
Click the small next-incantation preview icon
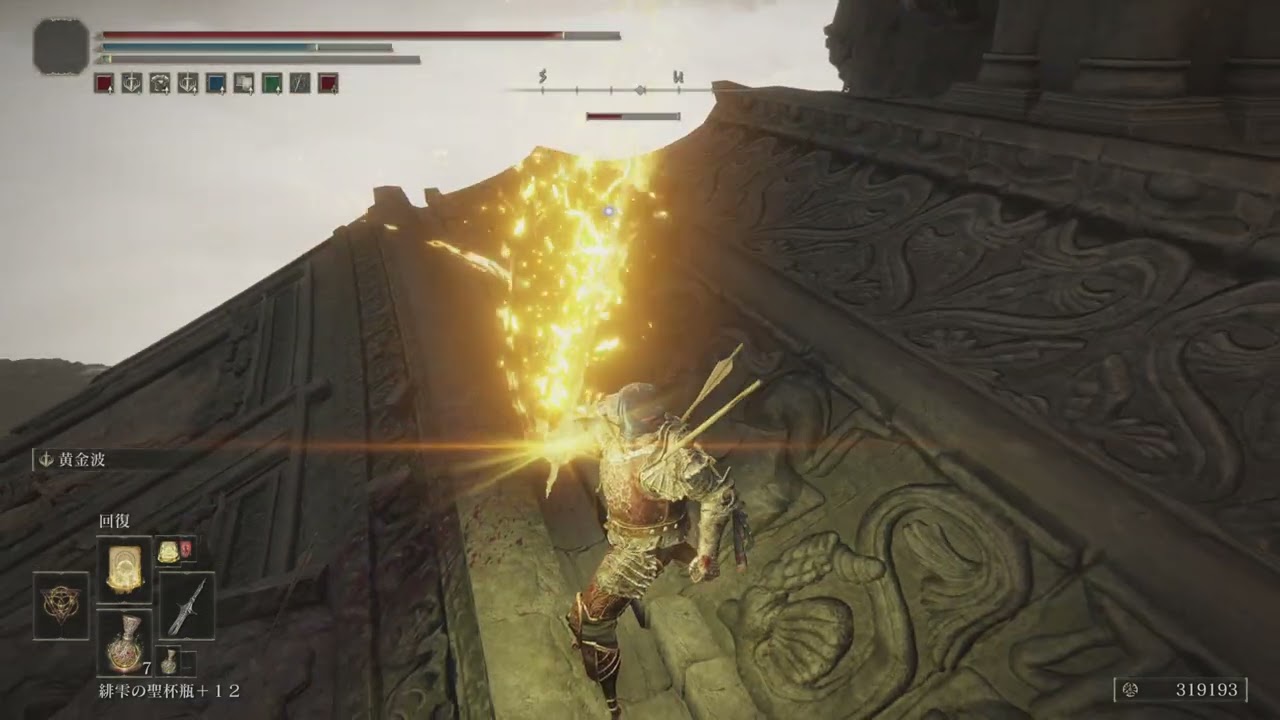pyautogui.click(x=168, y=549)
